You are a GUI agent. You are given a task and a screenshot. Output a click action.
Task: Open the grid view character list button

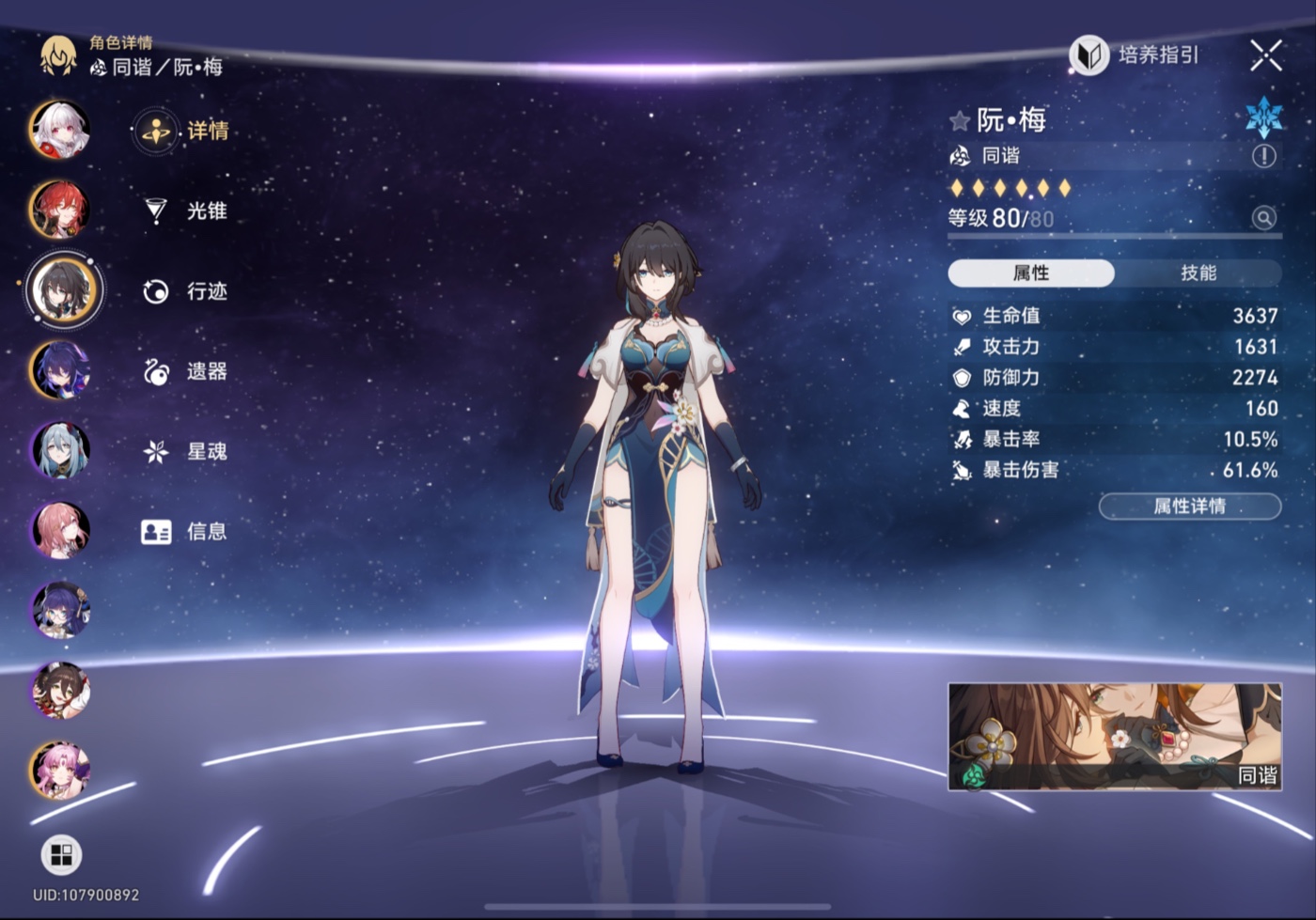point(61,854)
